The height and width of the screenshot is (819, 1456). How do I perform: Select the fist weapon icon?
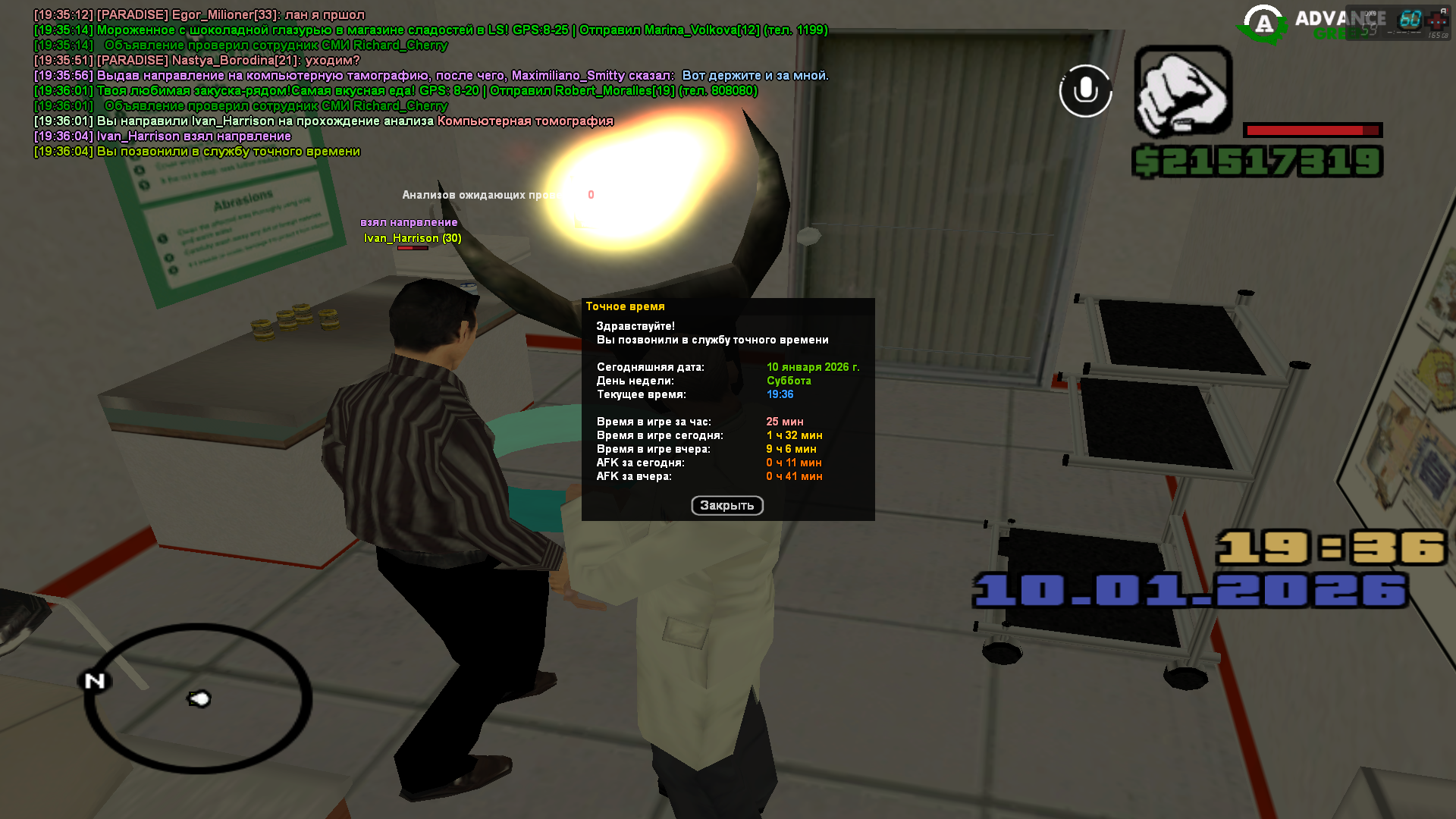(x=1183, y=93)
